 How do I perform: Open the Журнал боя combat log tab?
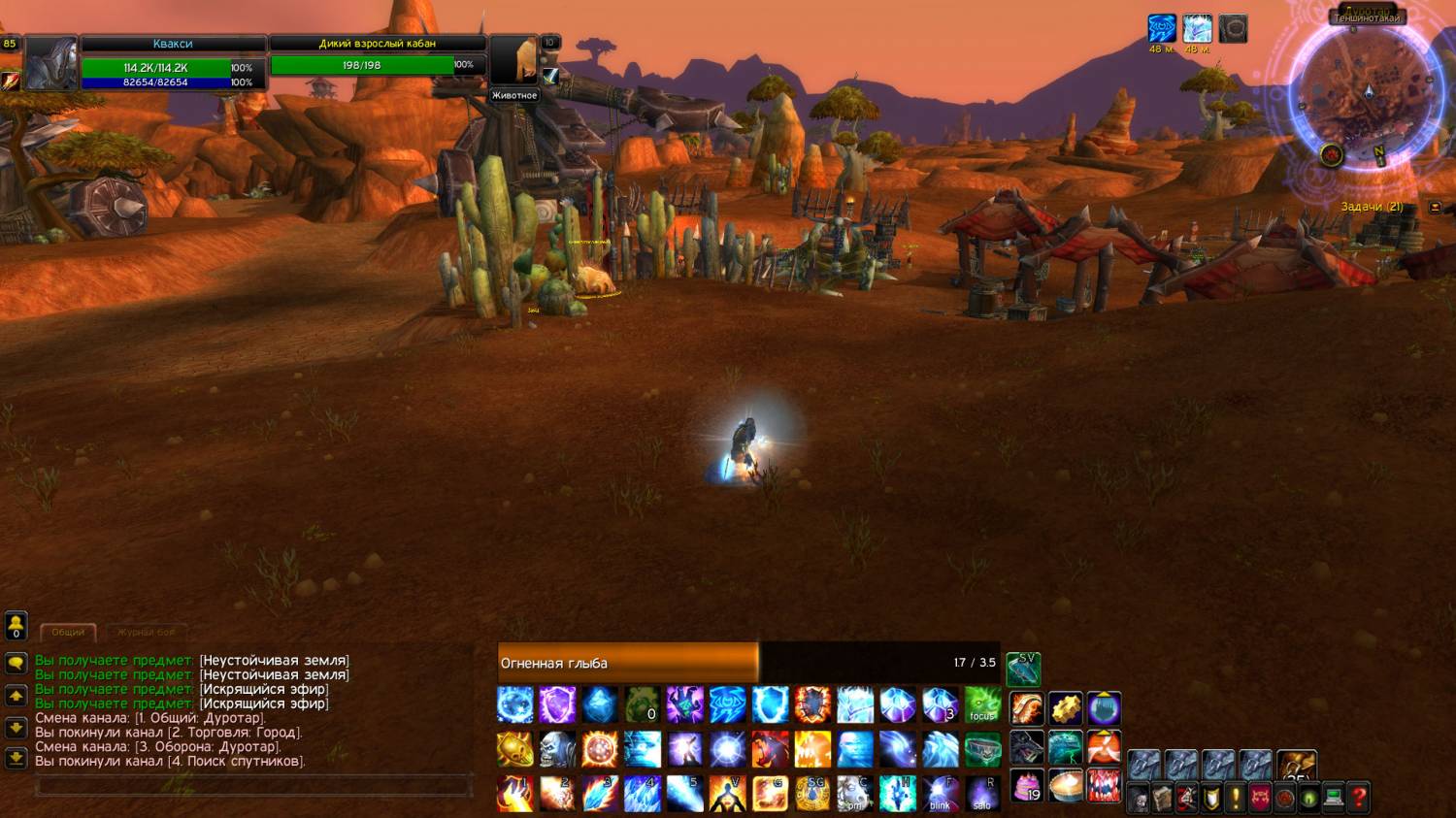click(147, 632)
